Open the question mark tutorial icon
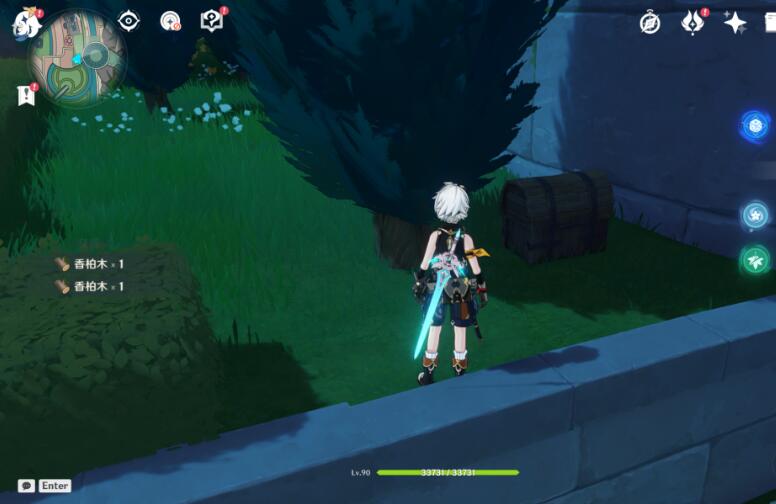Image resolution: width=776 pixels, height=504 pixels. point(211,21)
